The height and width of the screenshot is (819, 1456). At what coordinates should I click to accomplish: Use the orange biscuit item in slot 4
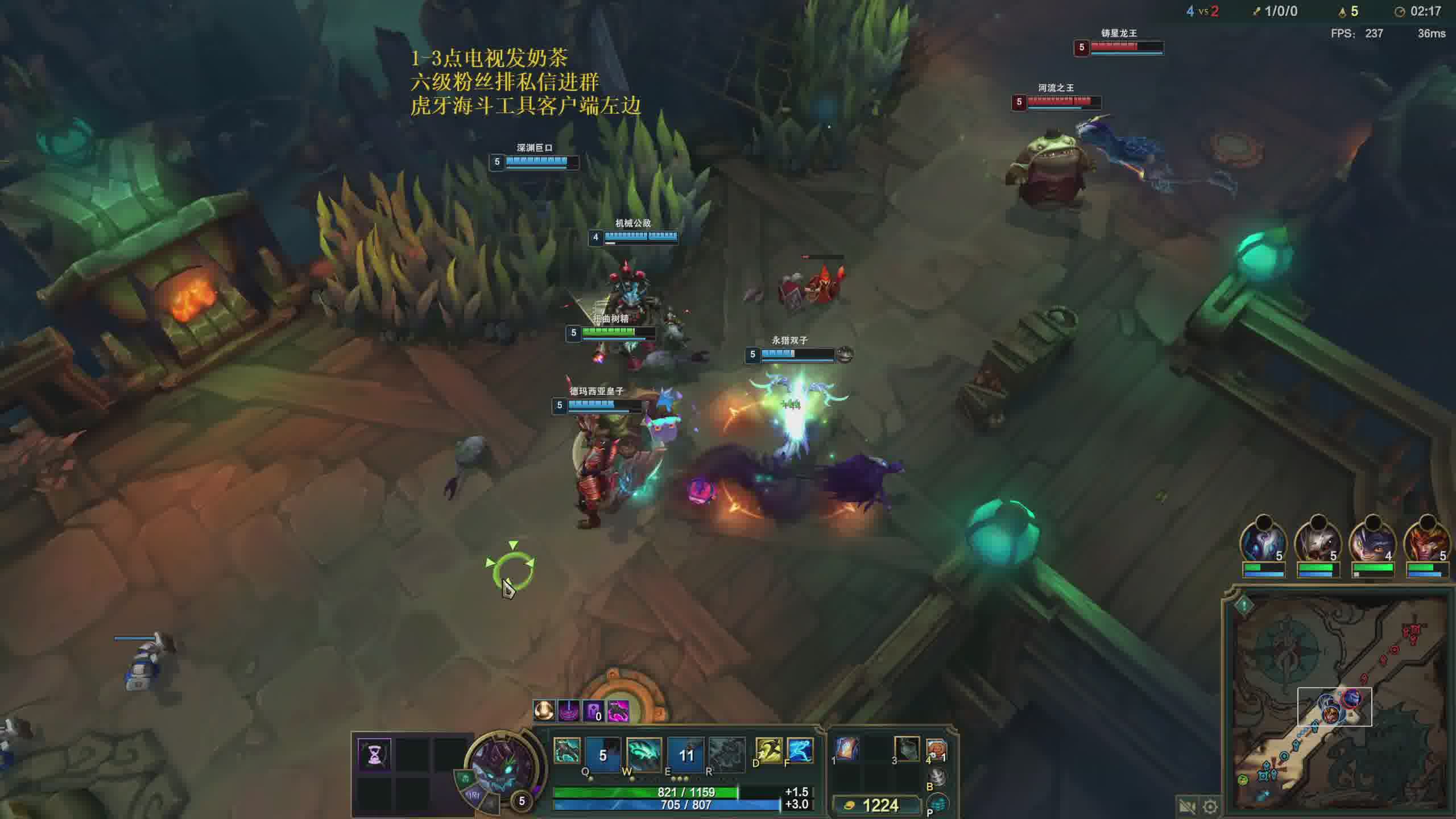(x=936, y=751)
